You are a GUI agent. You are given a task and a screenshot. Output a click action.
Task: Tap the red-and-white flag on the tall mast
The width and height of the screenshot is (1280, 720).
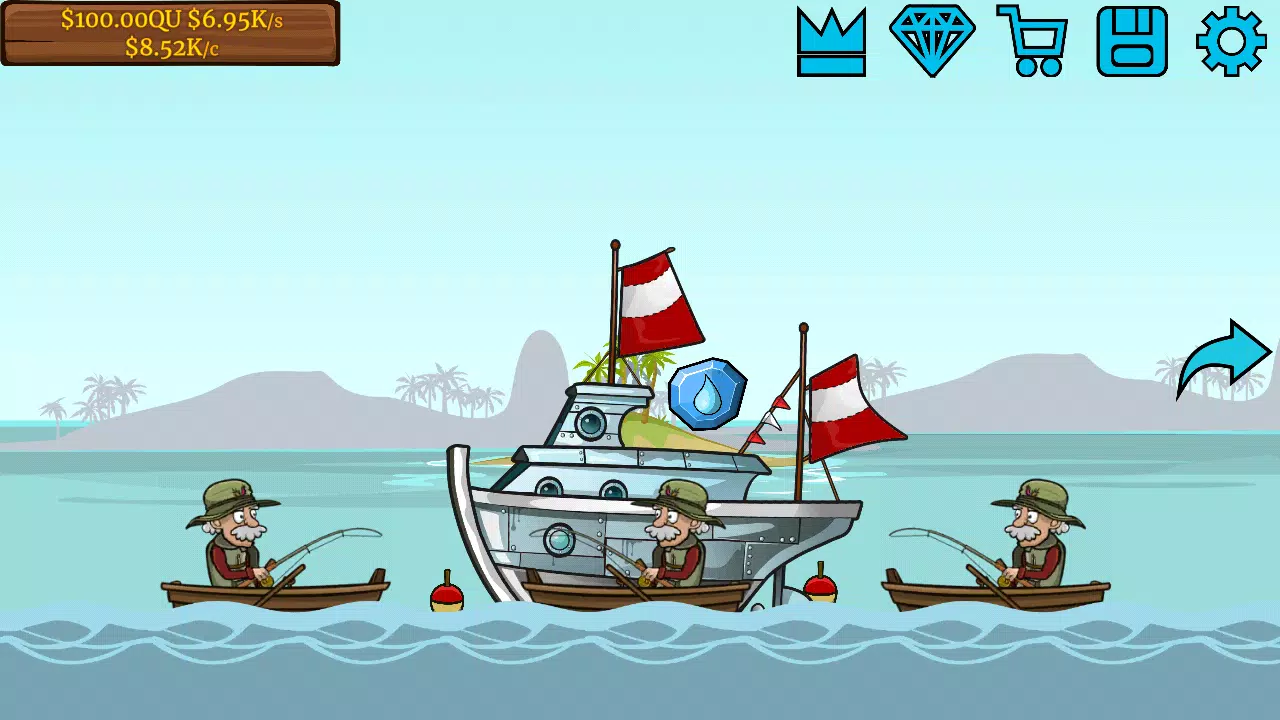coord(650,300)
